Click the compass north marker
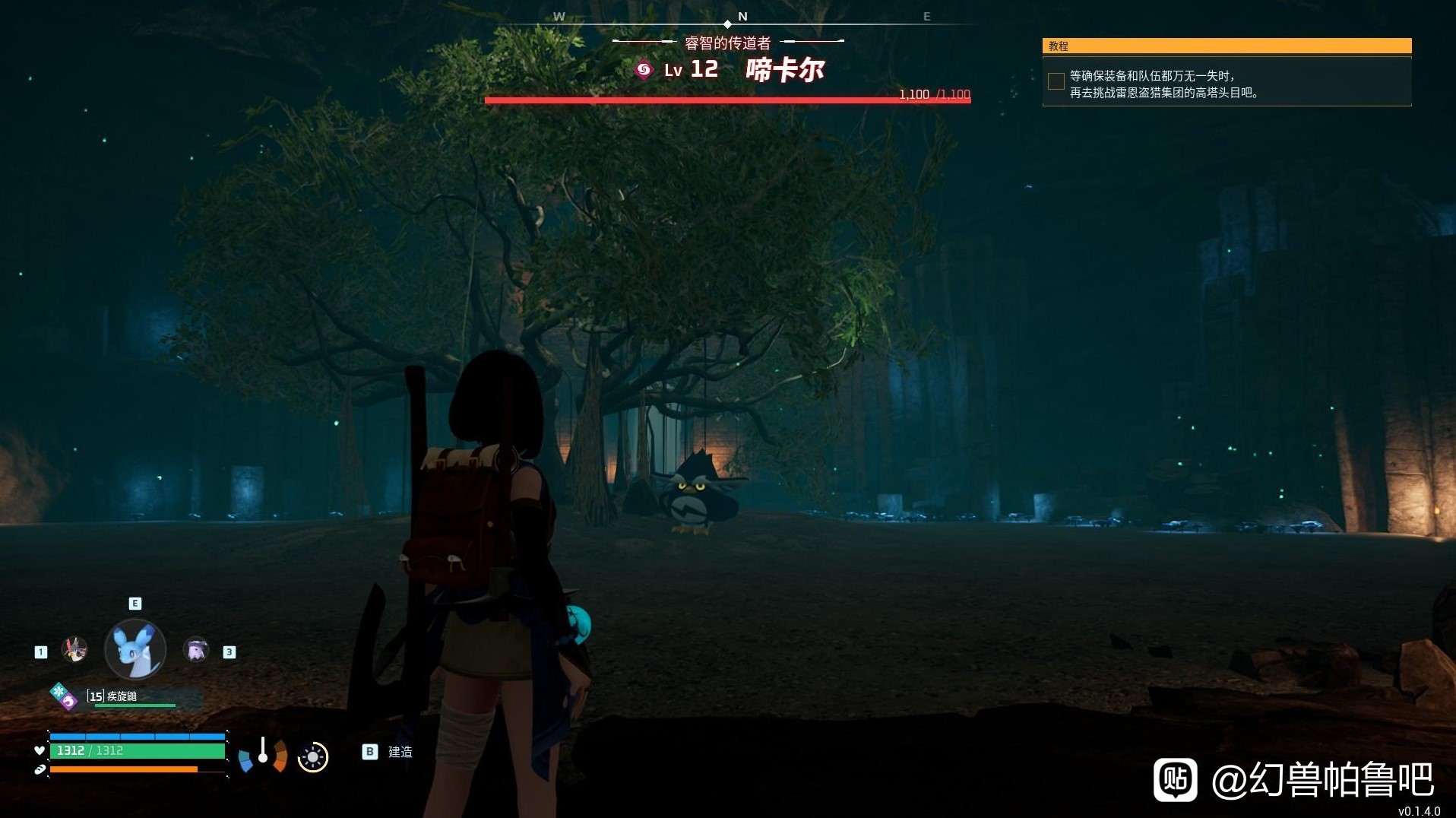 pos(742,17)
